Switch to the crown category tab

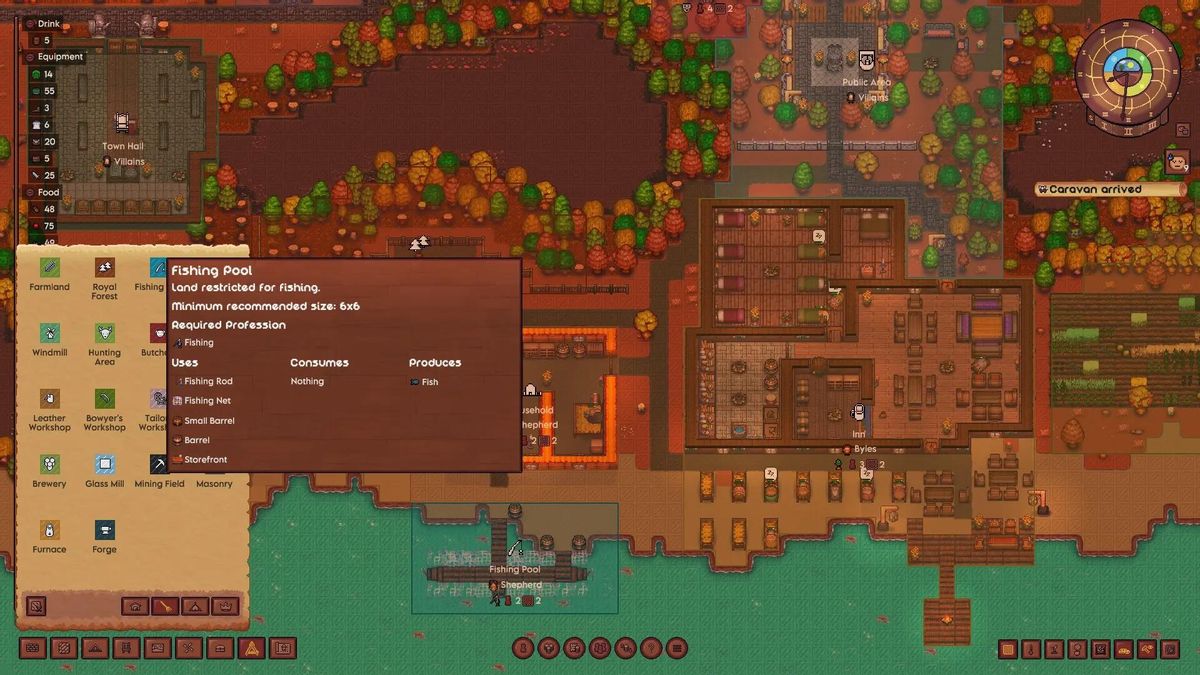pyautogui.click(x=226, y=606)
